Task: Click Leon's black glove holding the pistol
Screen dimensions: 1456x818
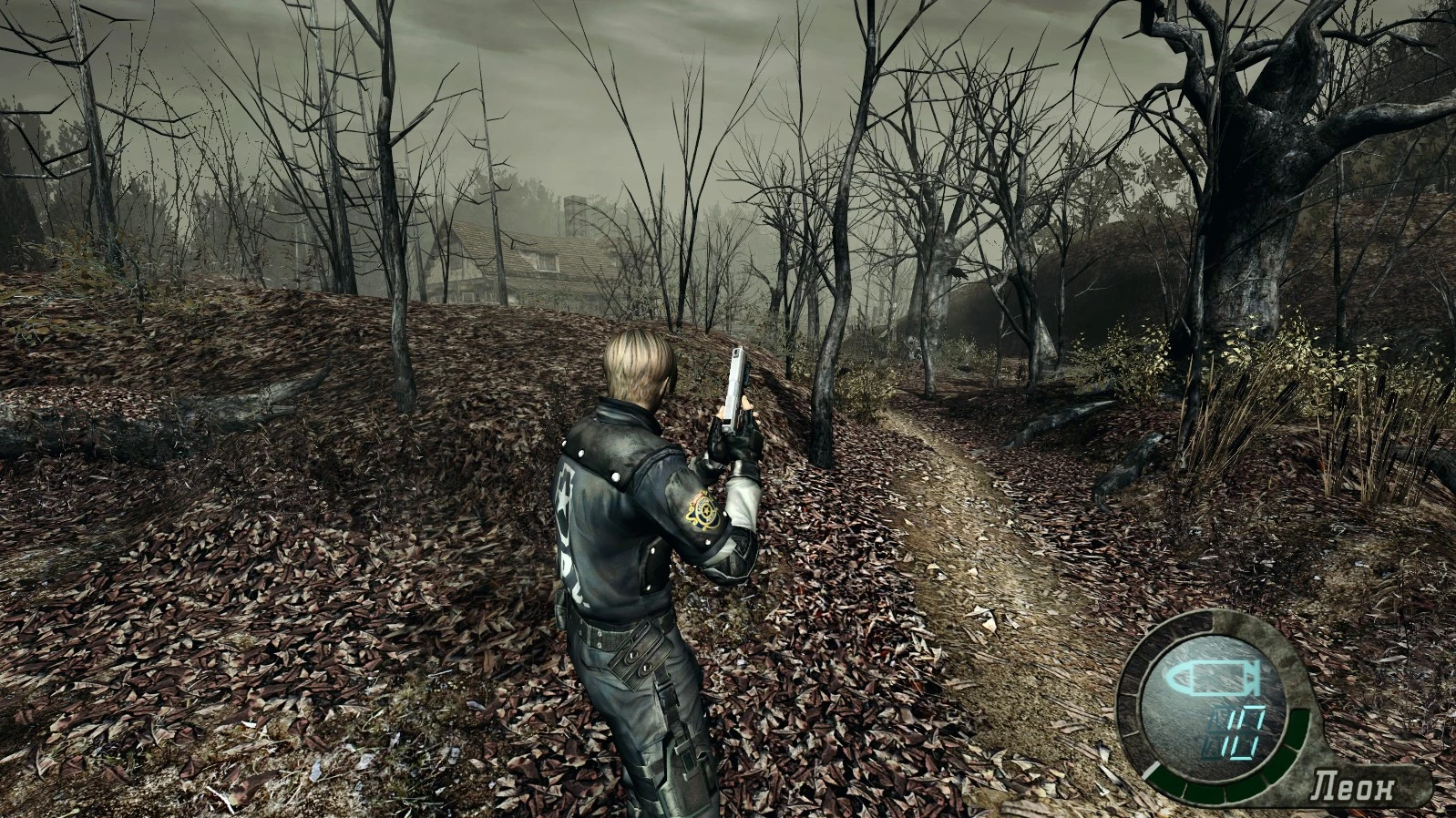Action: (x=727, y=440)
